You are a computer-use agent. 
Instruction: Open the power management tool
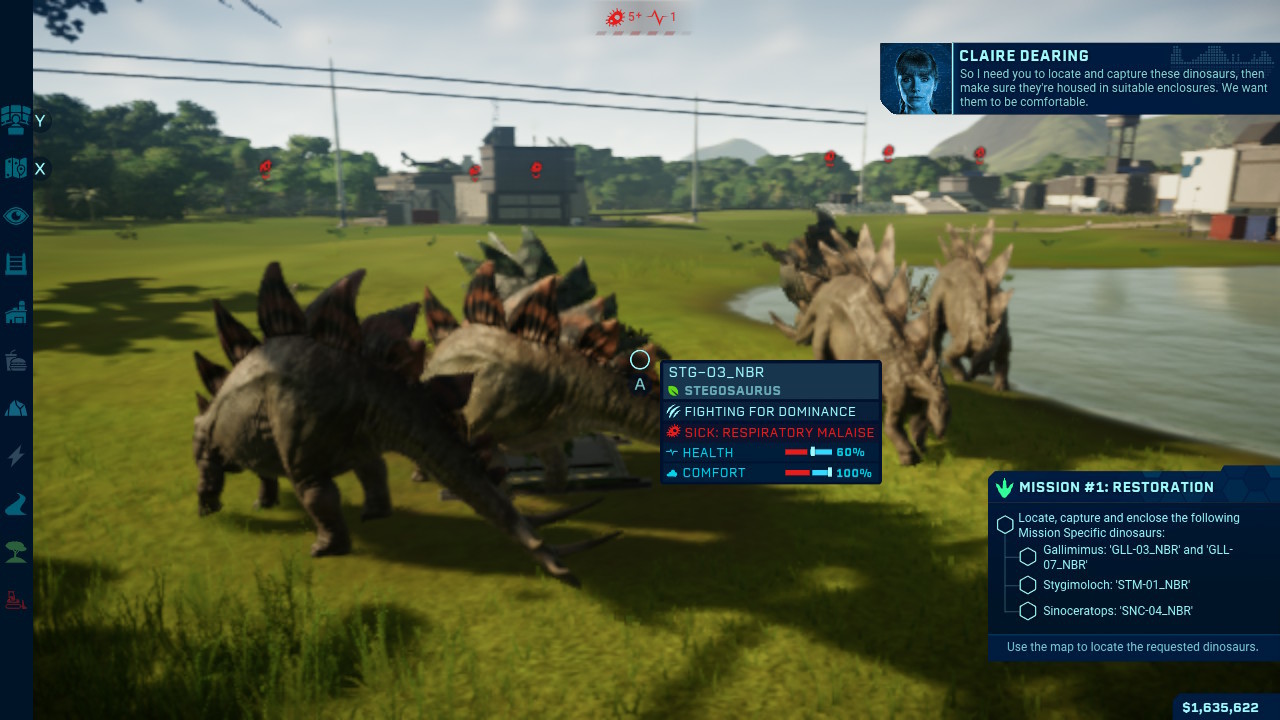tap(15, 456)
